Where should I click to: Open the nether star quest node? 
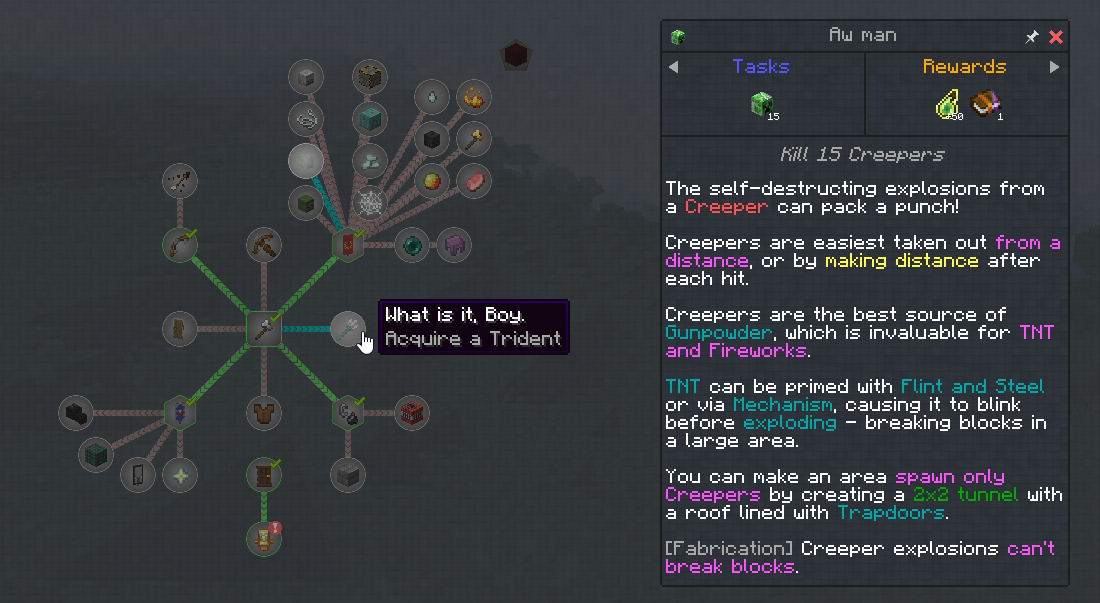[180, 475]
